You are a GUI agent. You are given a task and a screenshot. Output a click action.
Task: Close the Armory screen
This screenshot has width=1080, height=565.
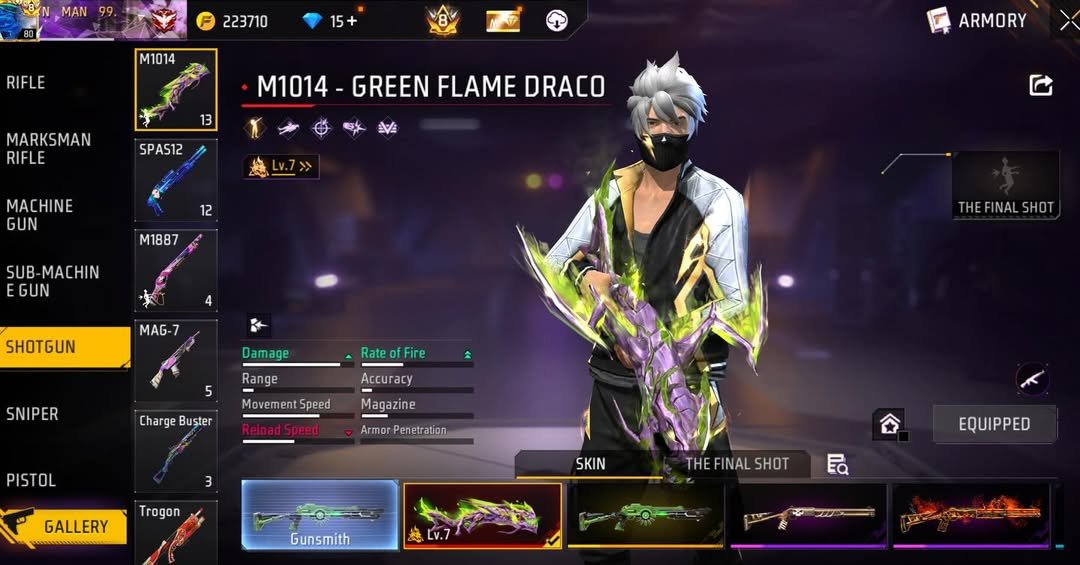(x=1068, y=20)
